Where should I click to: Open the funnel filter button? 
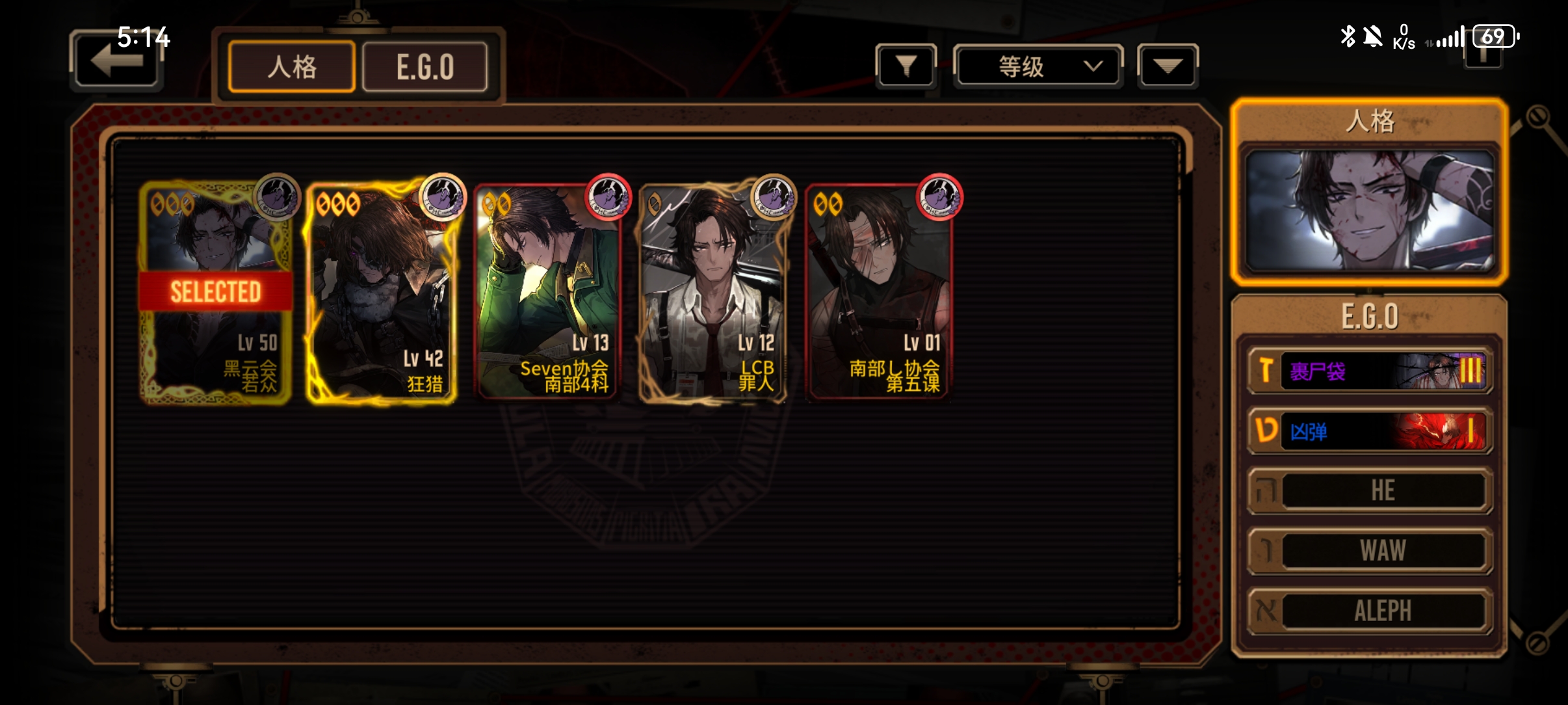[906, 66]
